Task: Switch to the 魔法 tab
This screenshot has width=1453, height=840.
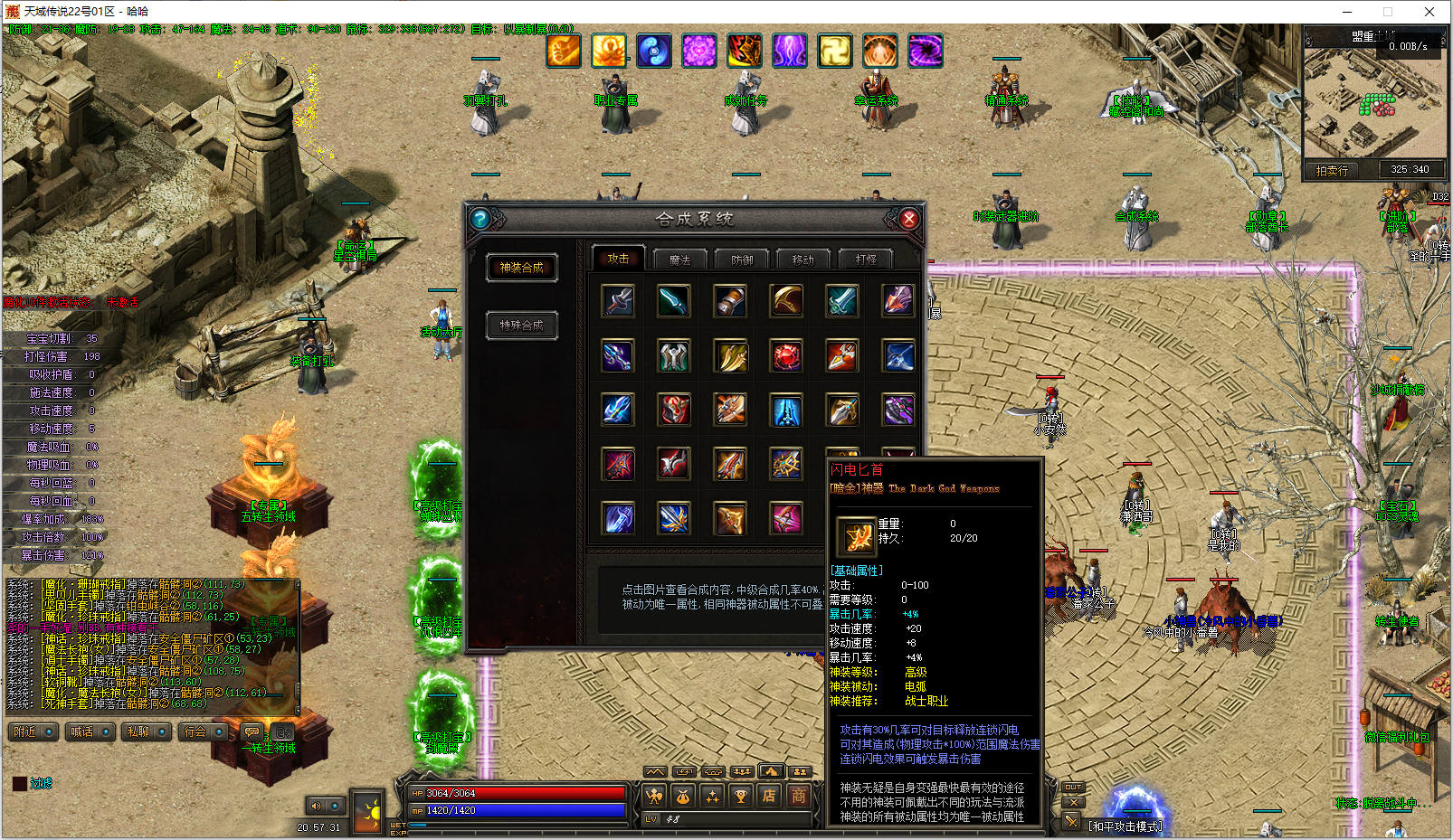Action: point(679,260)
